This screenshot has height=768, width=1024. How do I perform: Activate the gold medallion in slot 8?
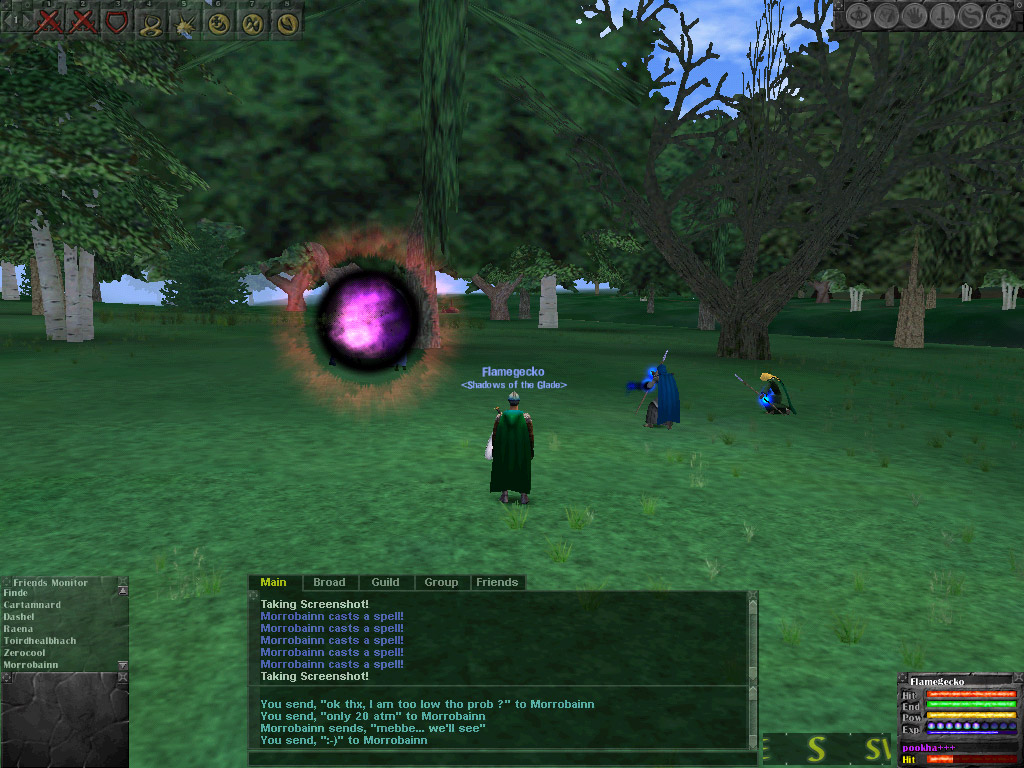pos(287,22)
